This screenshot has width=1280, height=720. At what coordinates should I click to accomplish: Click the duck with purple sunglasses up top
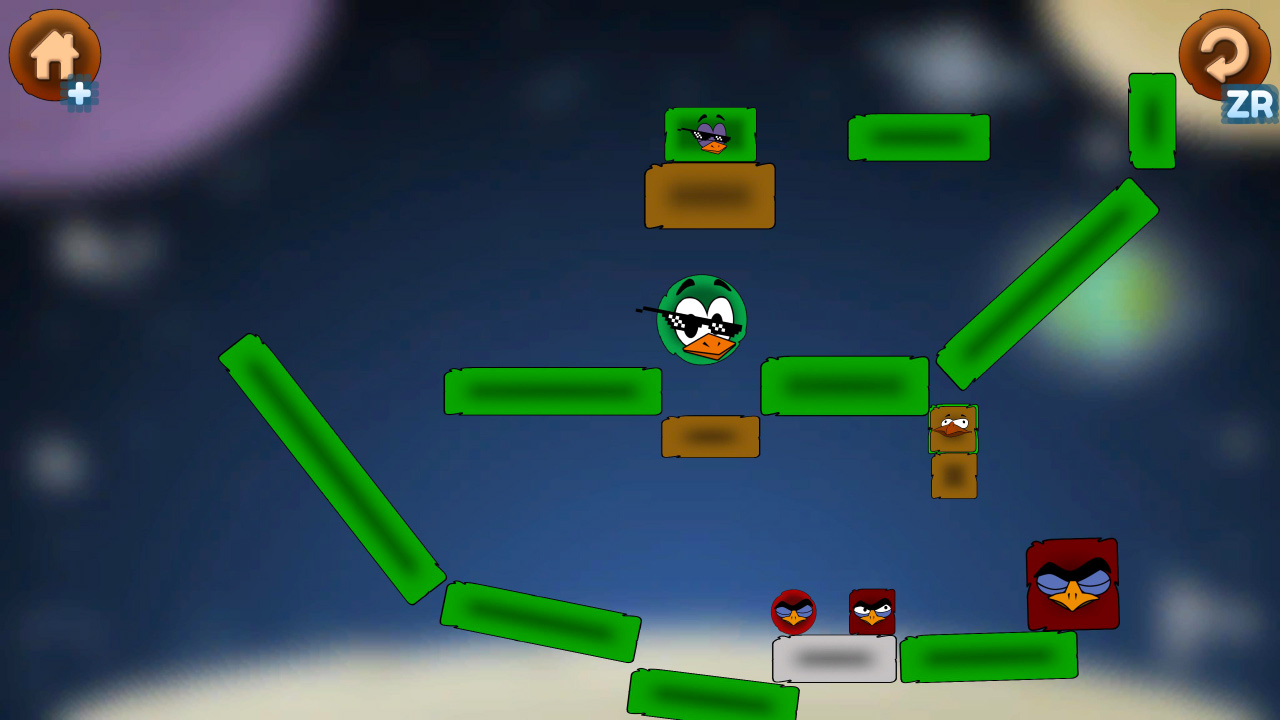710,135
